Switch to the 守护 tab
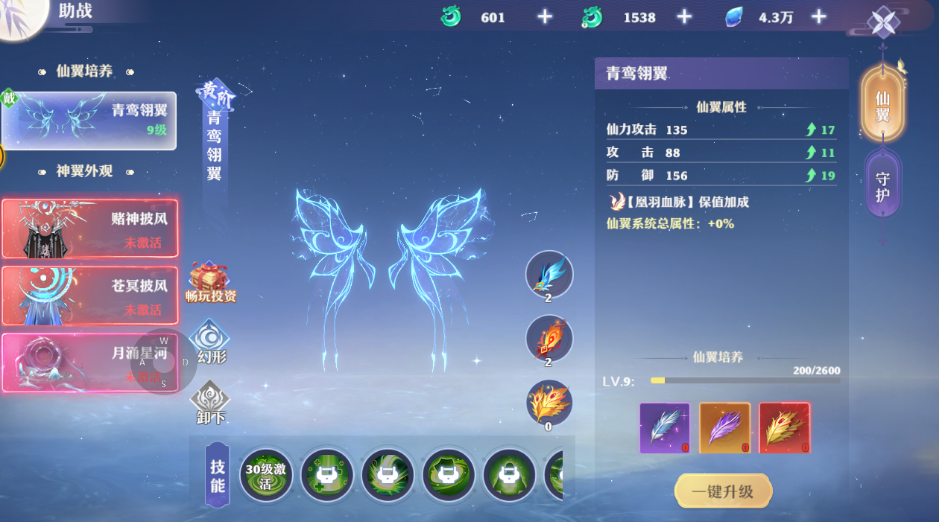939x522 pixels. (x=883, y=186)
